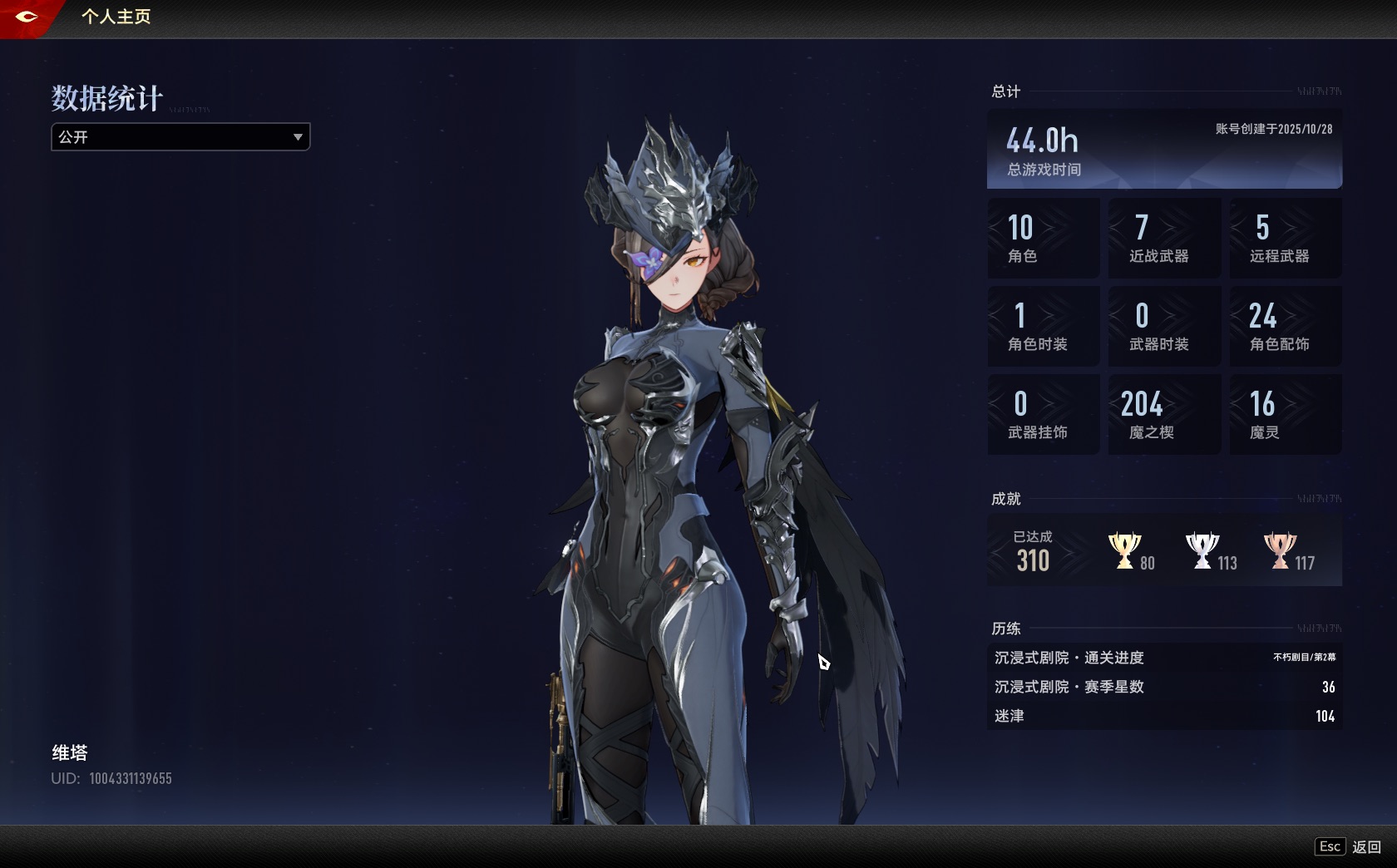1397x868 pixels.
Task: Open the 迷津 progress row
Action: click(x=1164, y=716)
